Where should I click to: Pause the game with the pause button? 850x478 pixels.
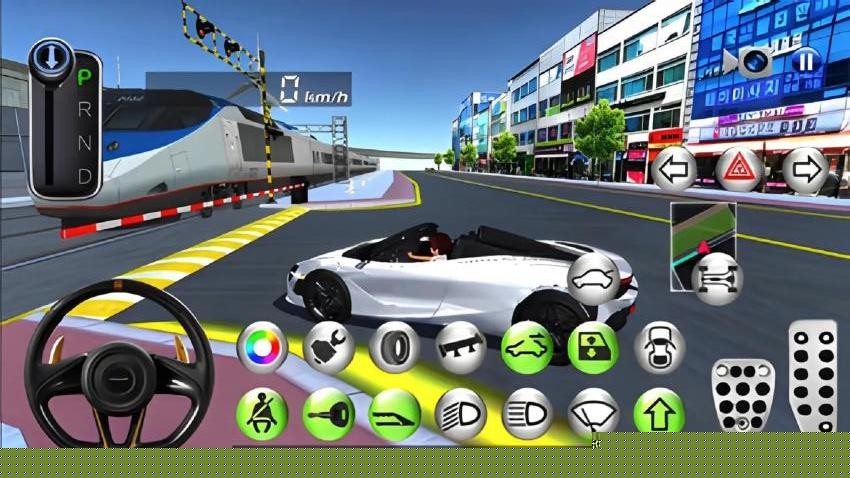point(804,62)
